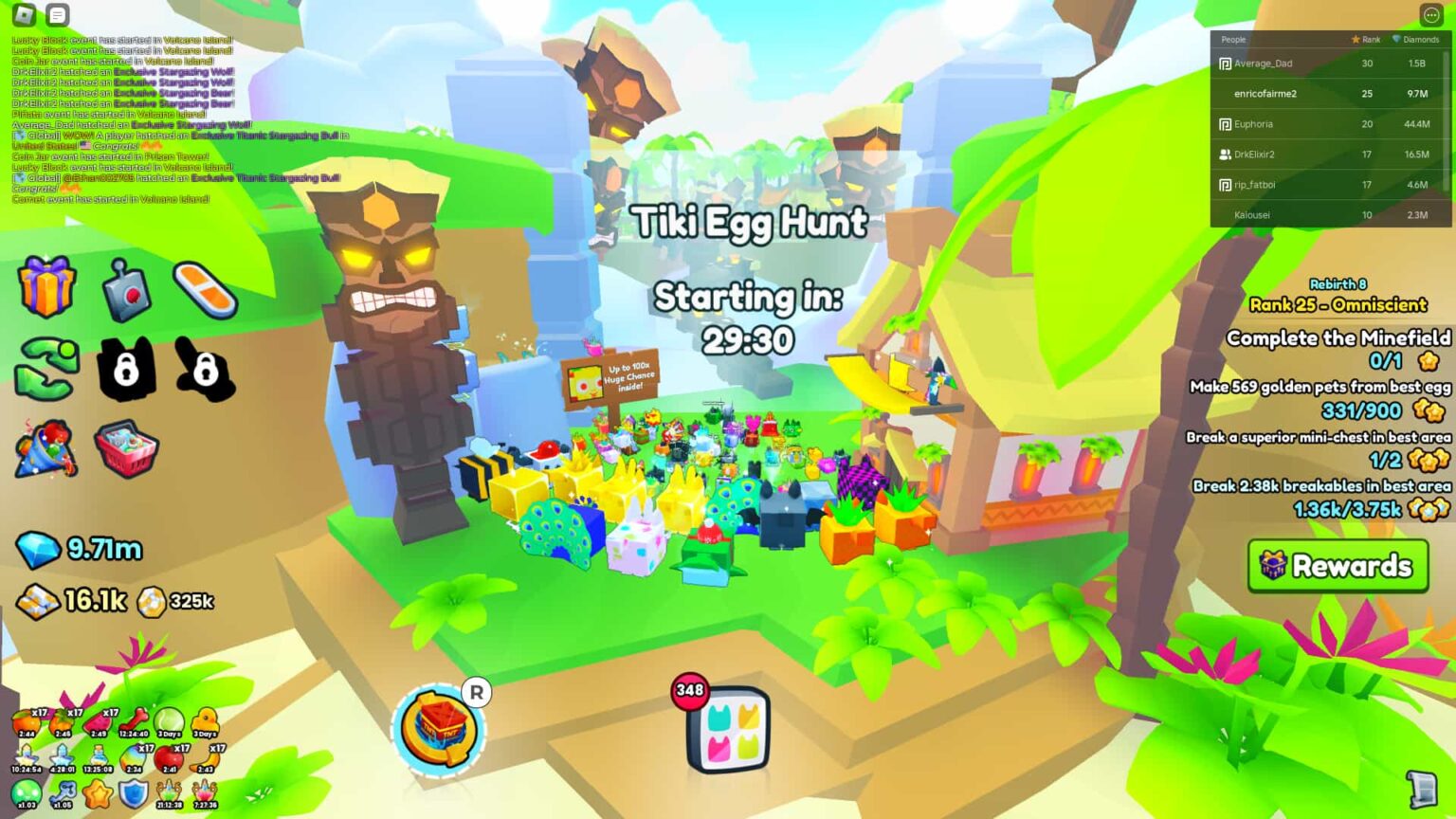Open the chat bubble icon top-left
Screen dimensions: 1456x819
58,15
